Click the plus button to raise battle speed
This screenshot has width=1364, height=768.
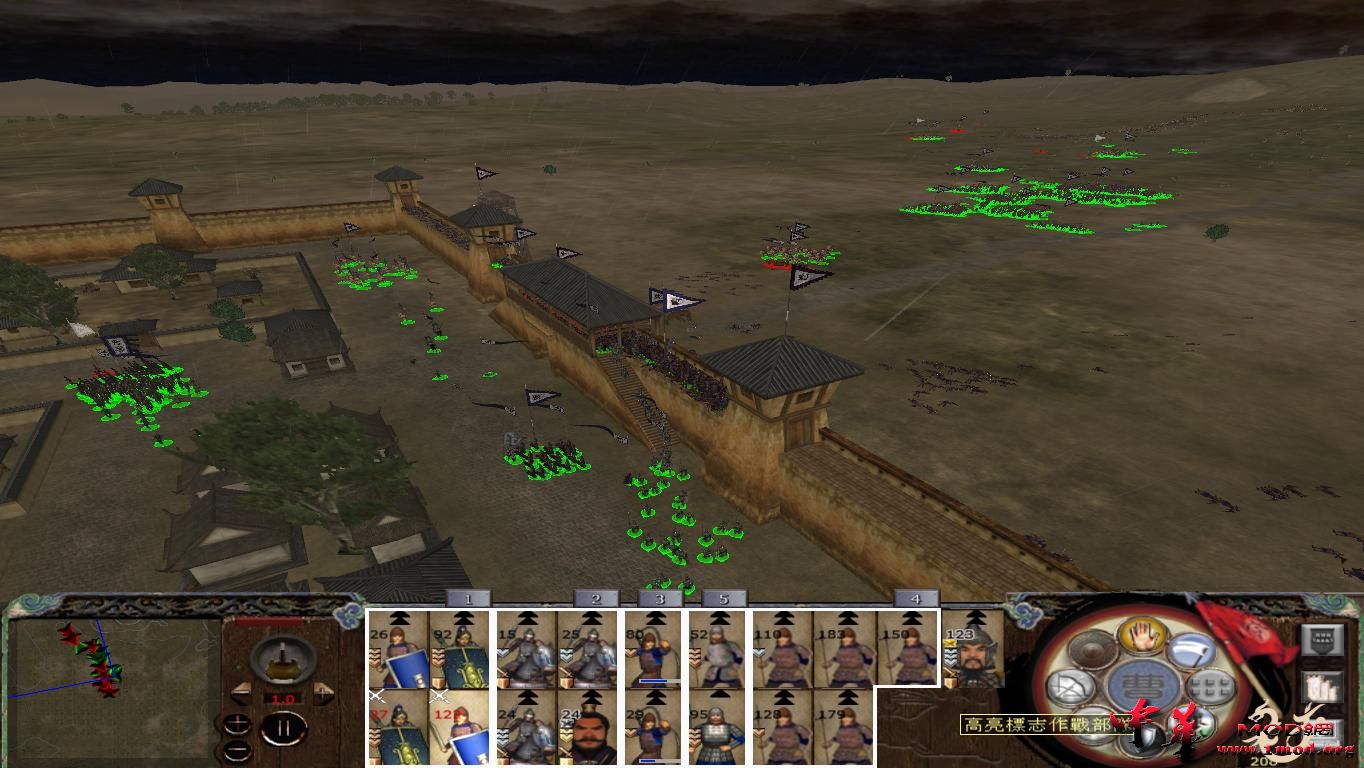pyautogui.click(x=237, y=722)
